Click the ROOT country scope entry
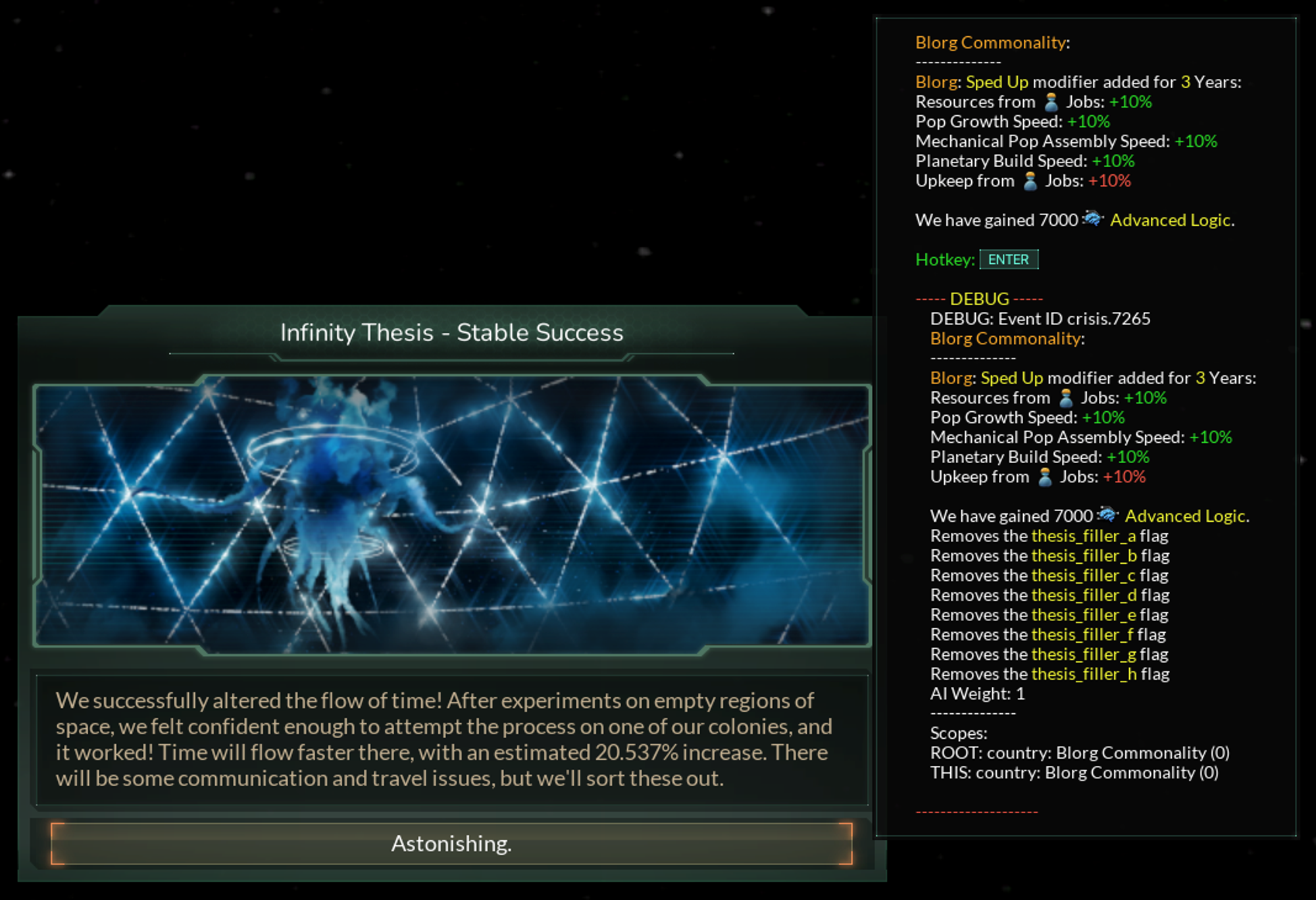 [1080, 752]
